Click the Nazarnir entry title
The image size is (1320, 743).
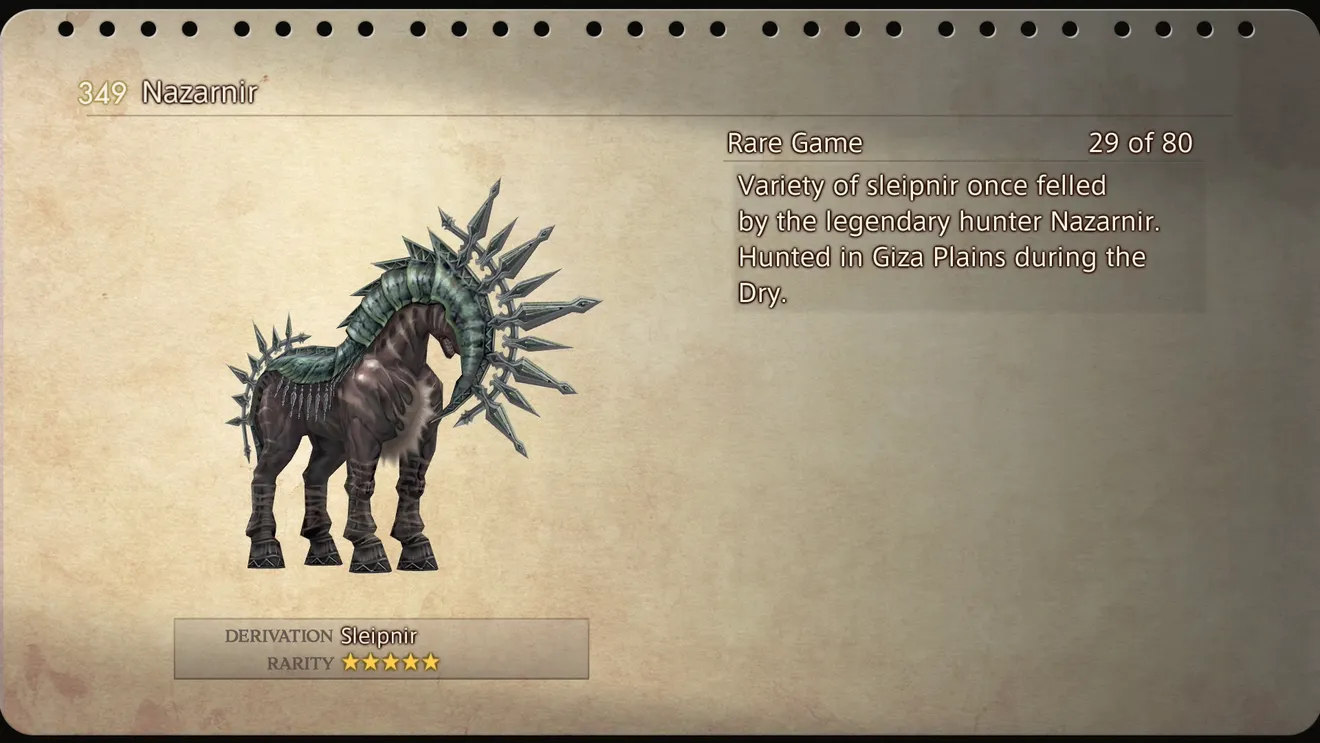199,92
